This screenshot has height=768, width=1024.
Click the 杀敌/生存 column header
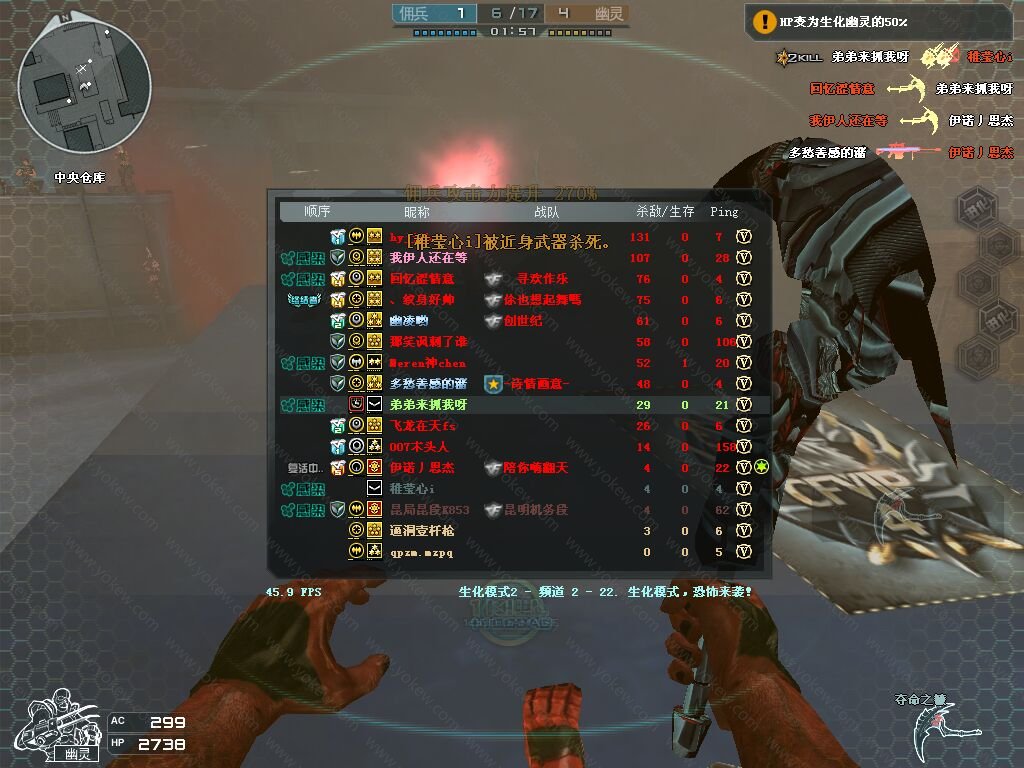665,212
